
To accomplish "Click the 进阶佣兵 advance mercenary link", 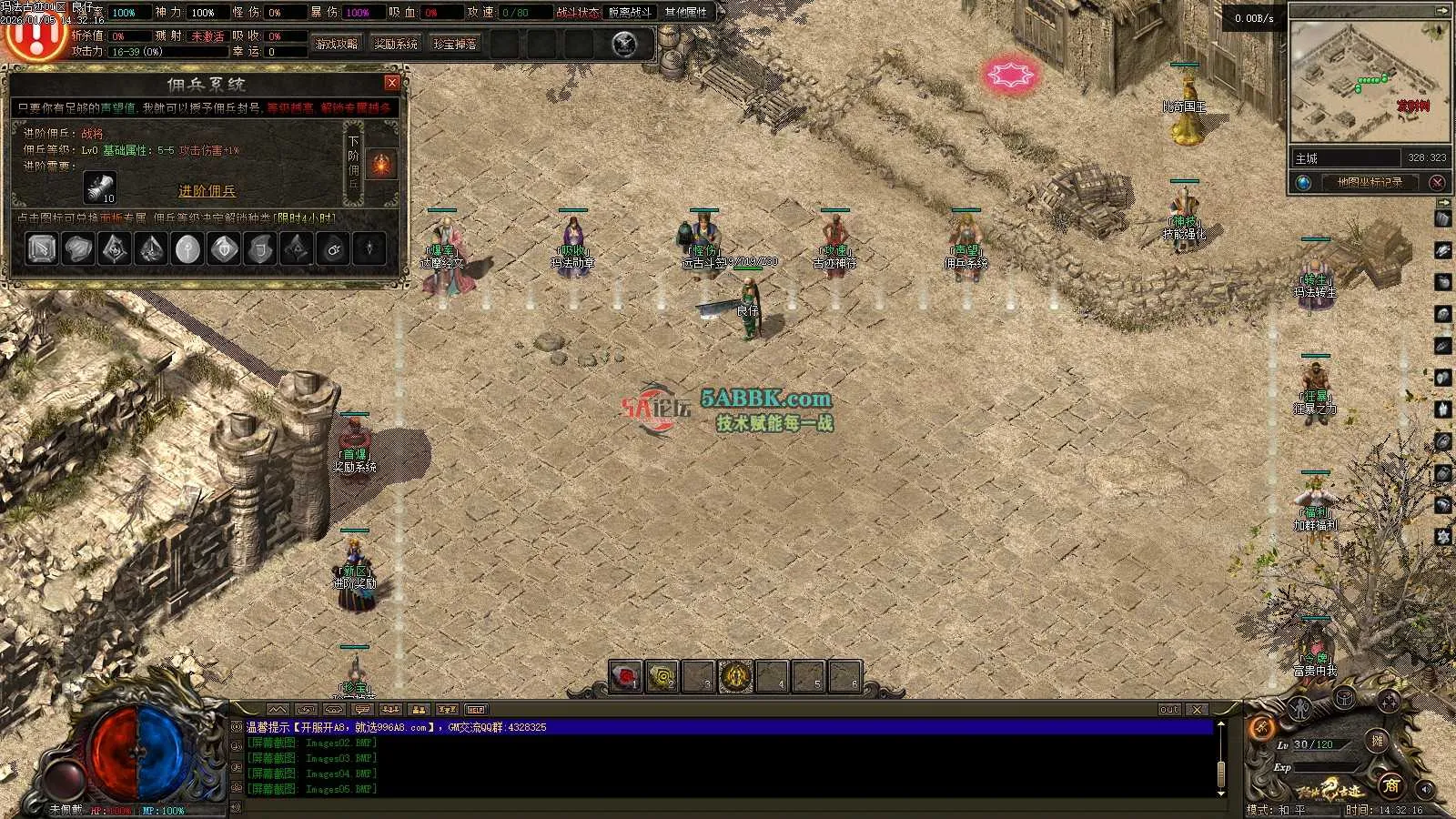I will [207, 191].
